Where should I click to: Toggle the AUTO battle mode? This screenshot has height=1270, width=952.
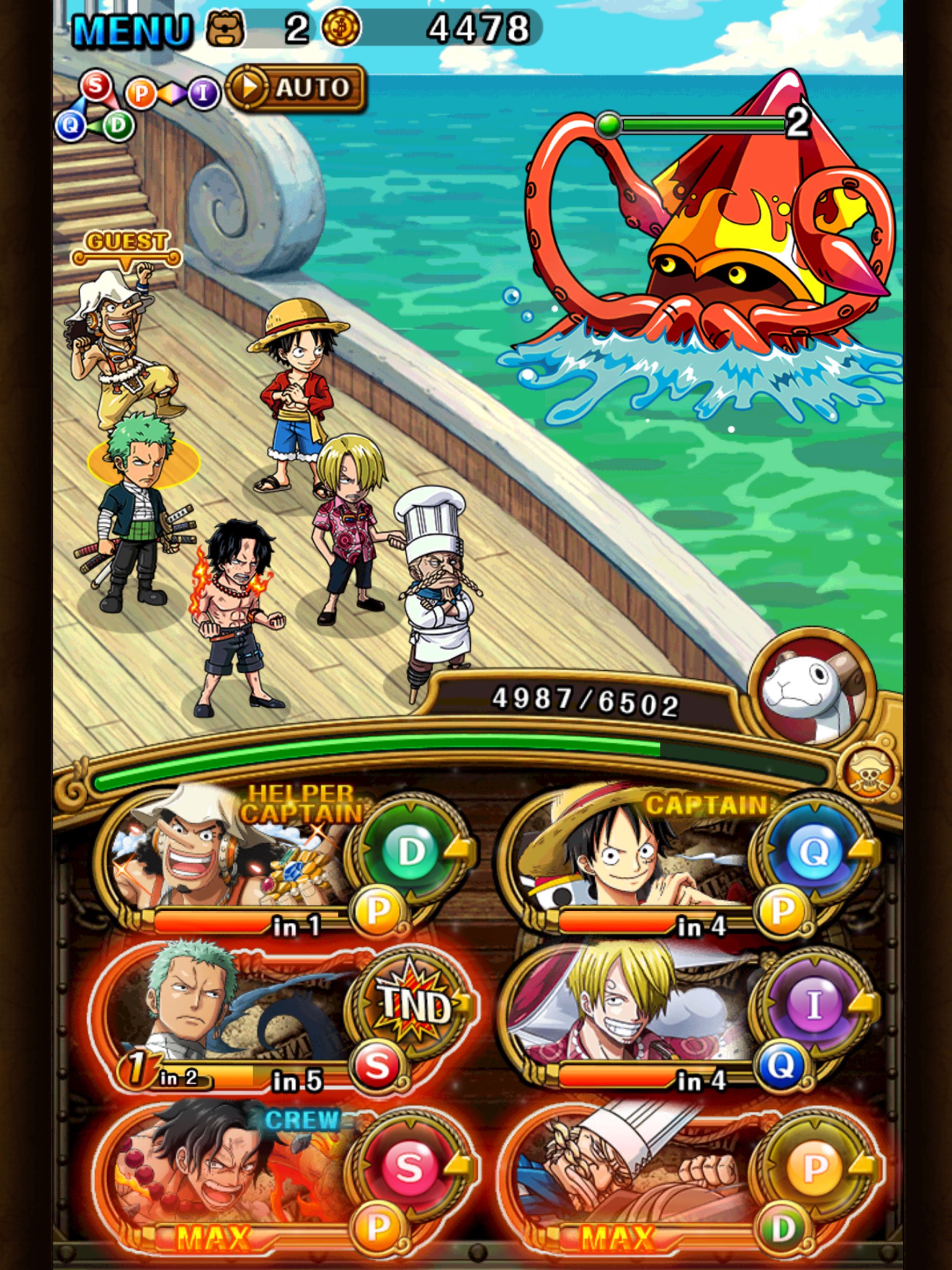(301, 89)
